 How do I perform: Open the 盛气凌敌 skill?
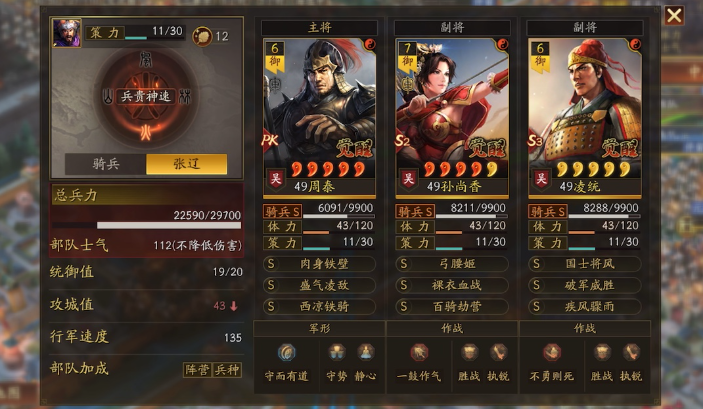click(319, 285)
